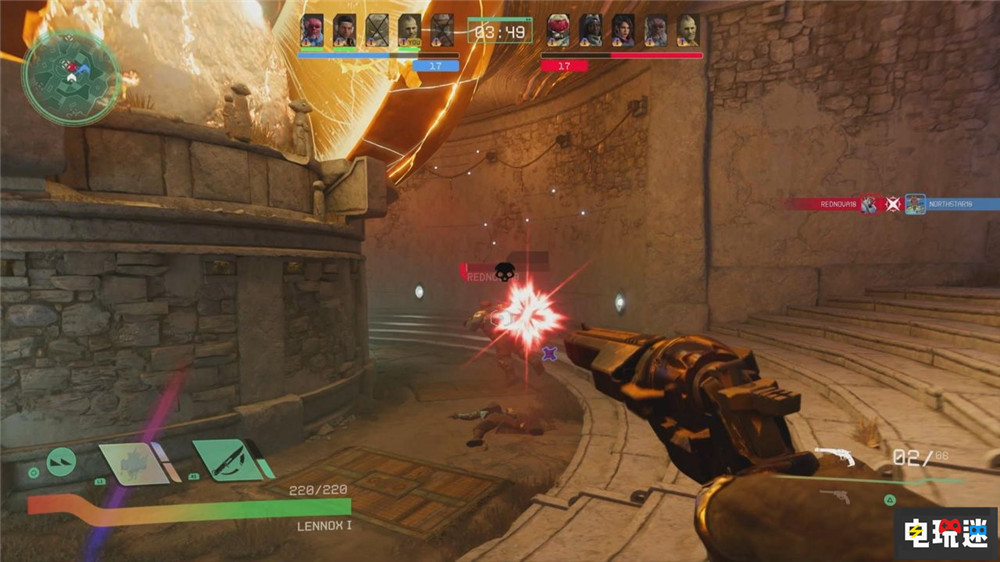Select the pink-masked blue team portrait
The height and width of the screenshot is (562, 1000).
pyautogui.click(x=312, y=30)
